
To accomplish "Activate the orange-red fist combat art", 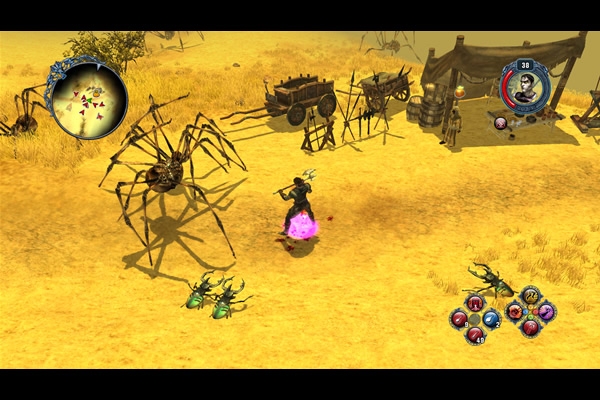I will click(515, 311).
